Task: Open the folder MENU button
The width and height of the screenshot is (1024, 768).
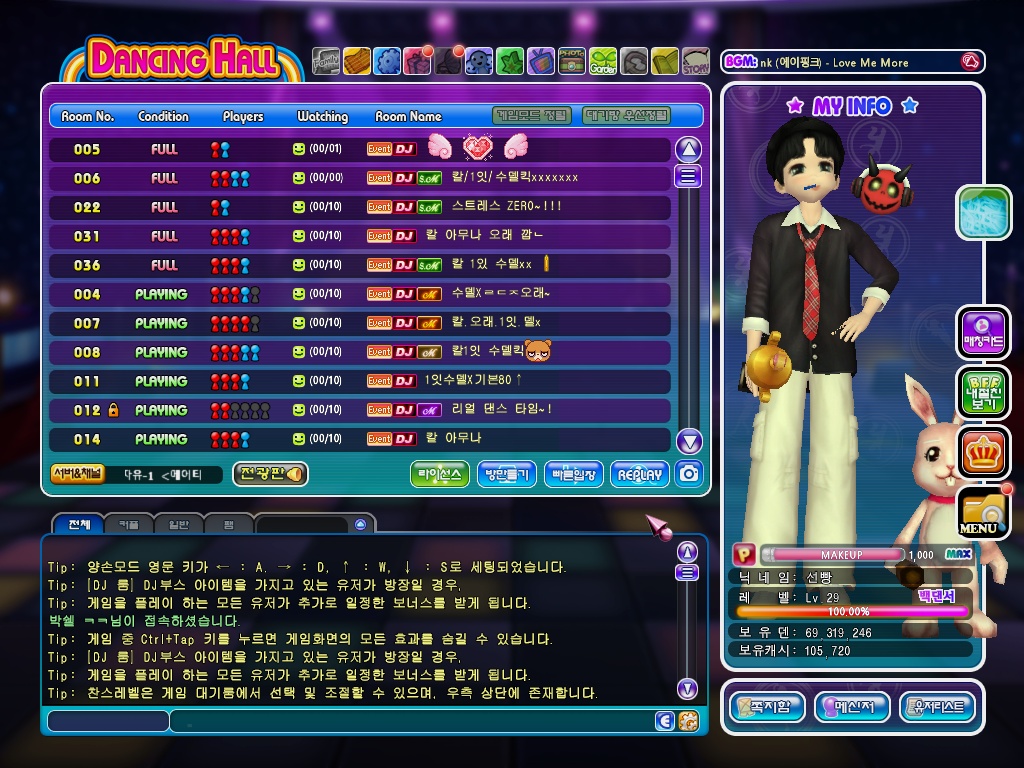Action: pyautogui.click(x=983, y=513)
